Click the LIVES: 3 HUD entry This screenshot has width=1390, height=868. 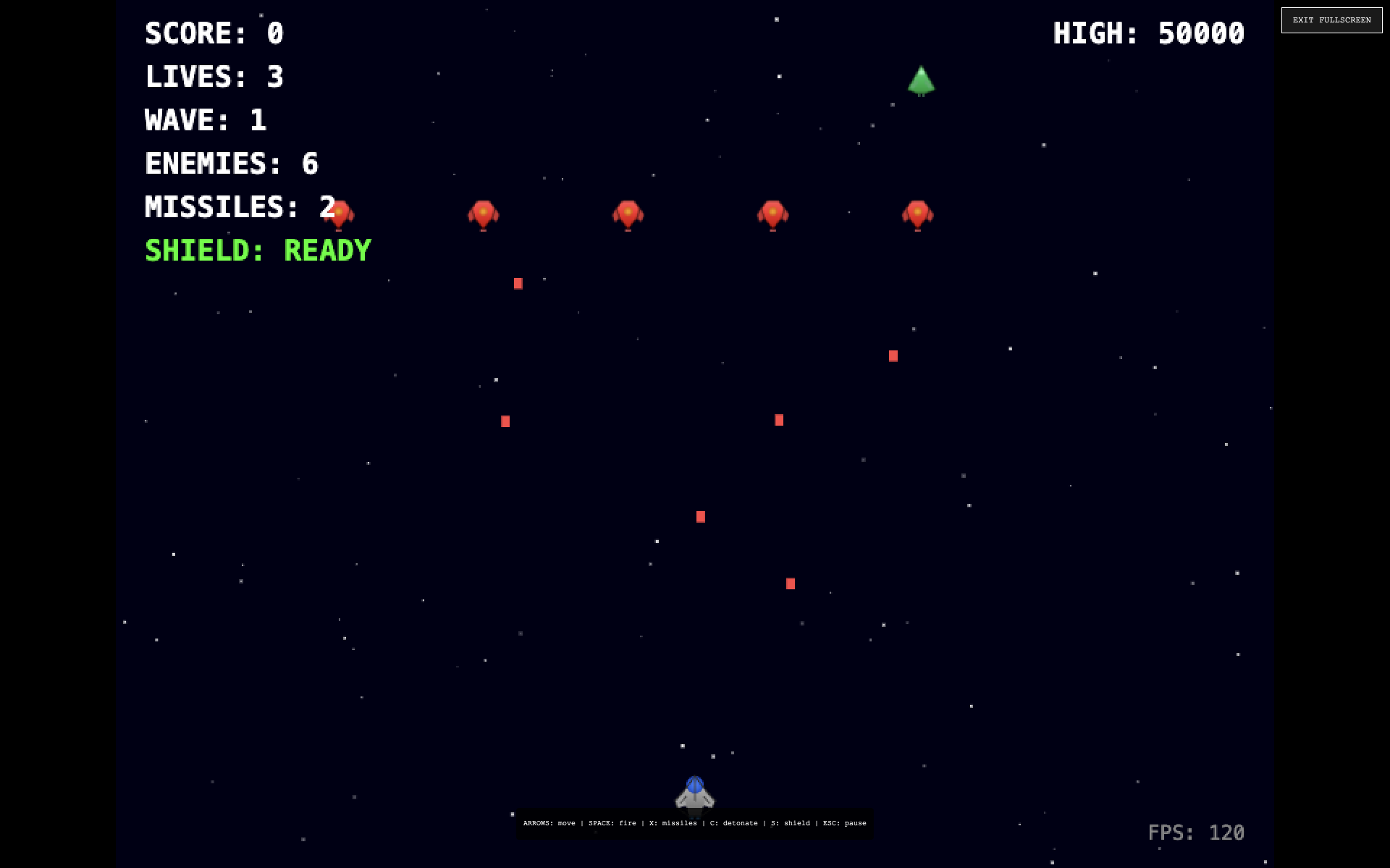click(214, 77)
